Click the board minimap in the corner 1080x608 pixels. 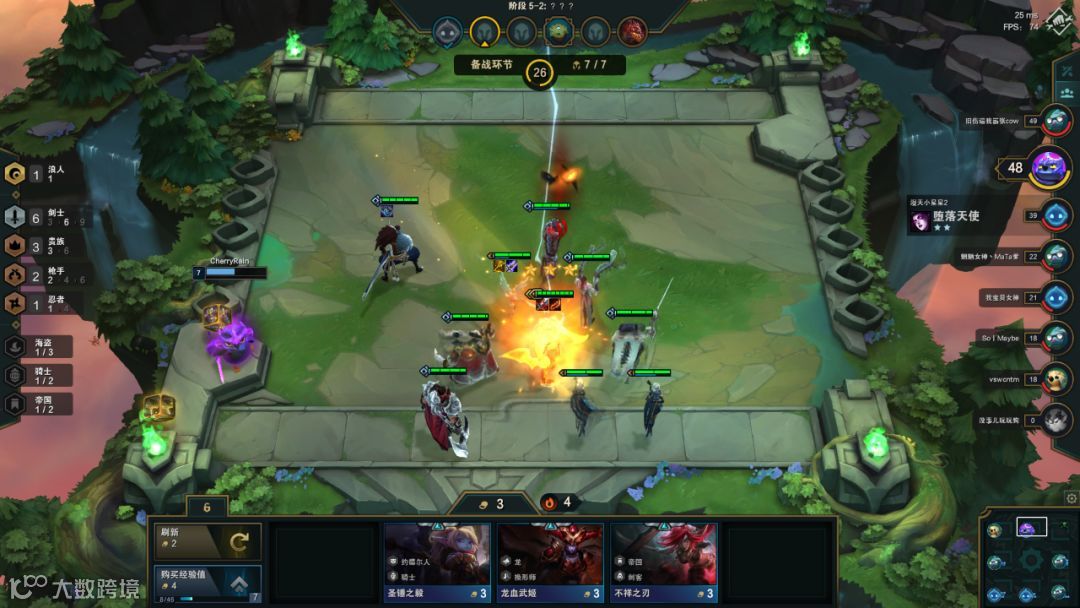pyautogui.click(x=1030, y=559)
